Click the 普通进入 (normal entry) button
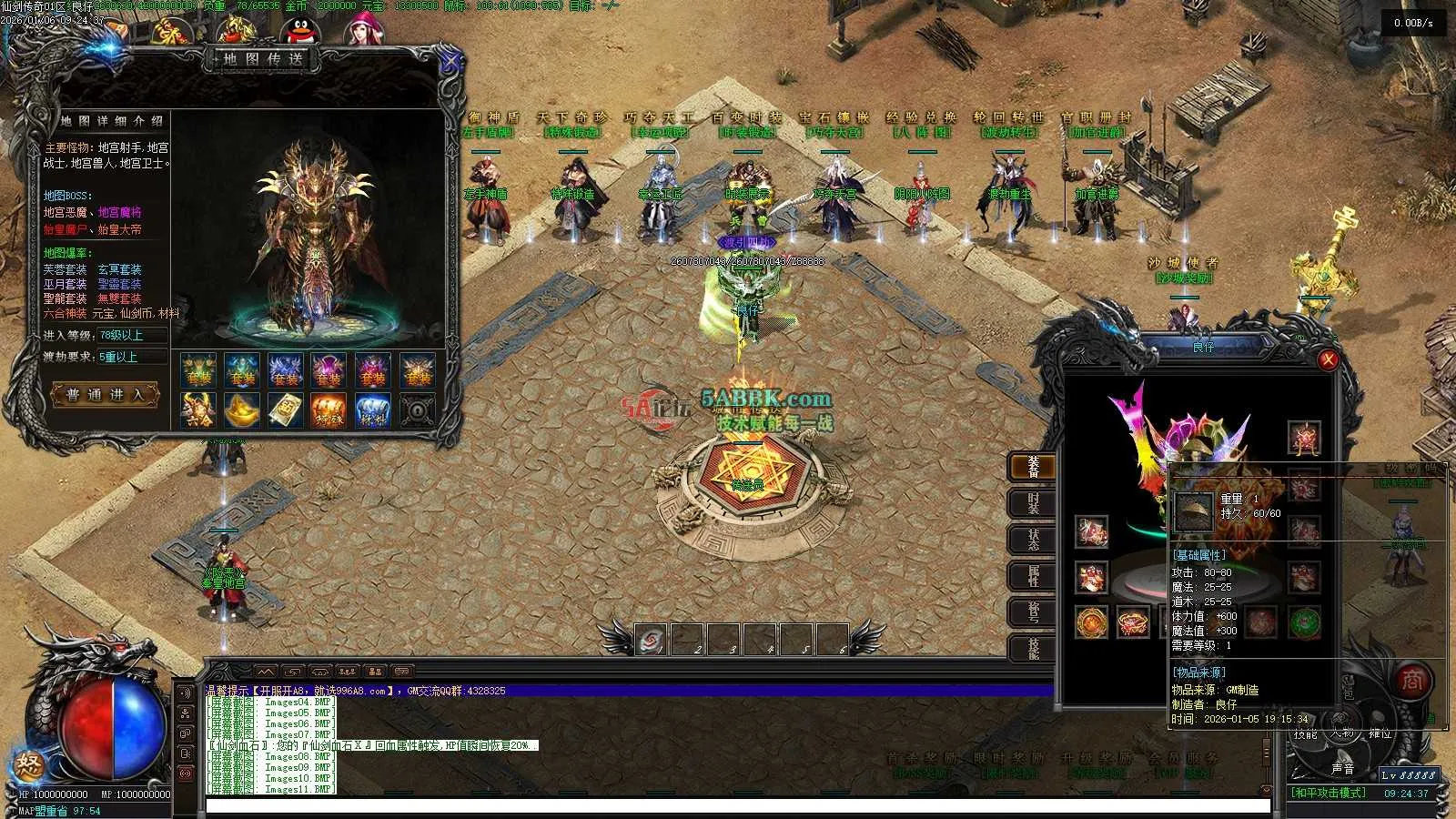 (106, 395)
